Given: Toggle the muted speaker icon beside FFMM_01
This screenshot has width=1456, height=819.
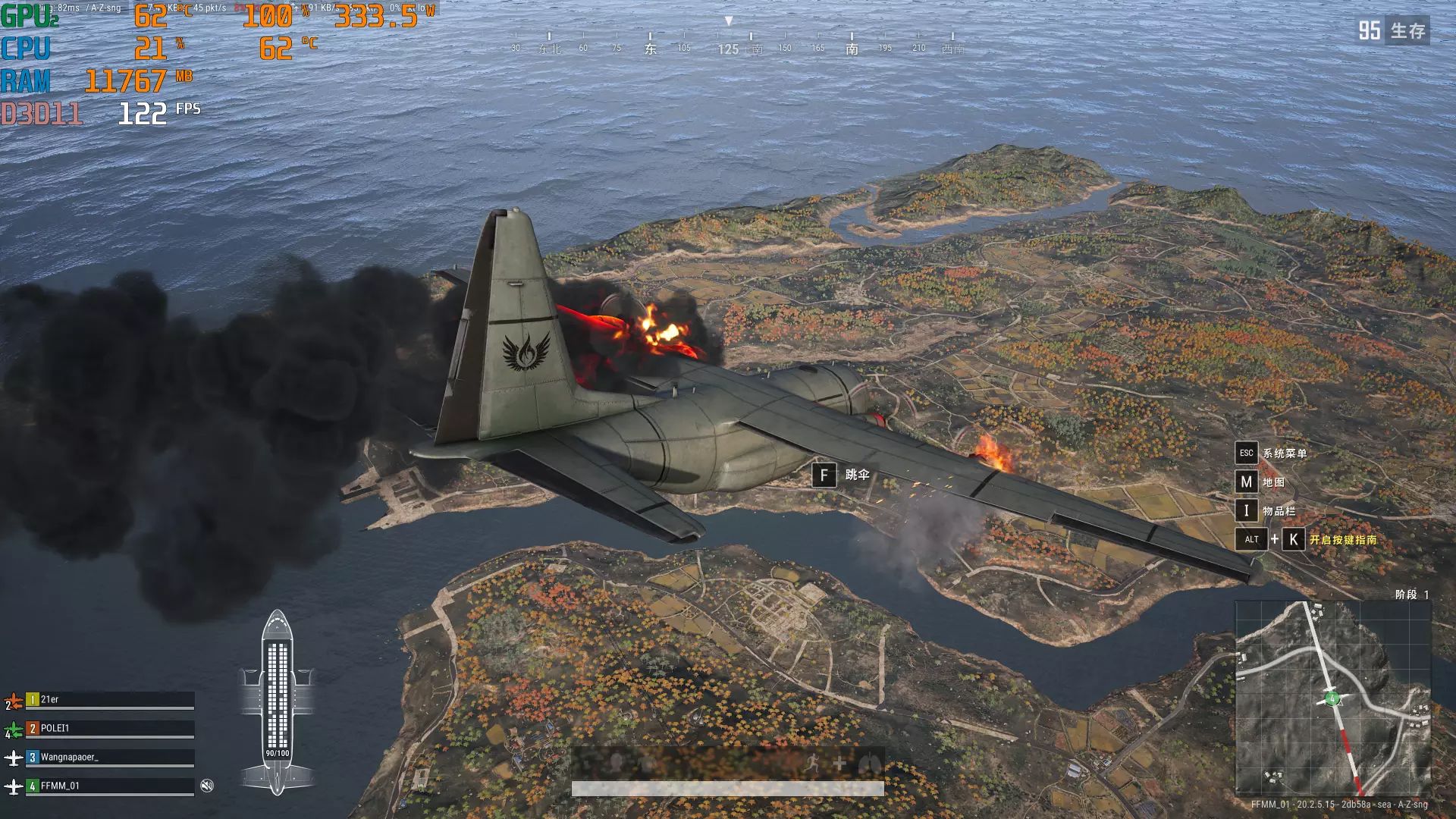Looking at the screenshot, I should (207, 786).
